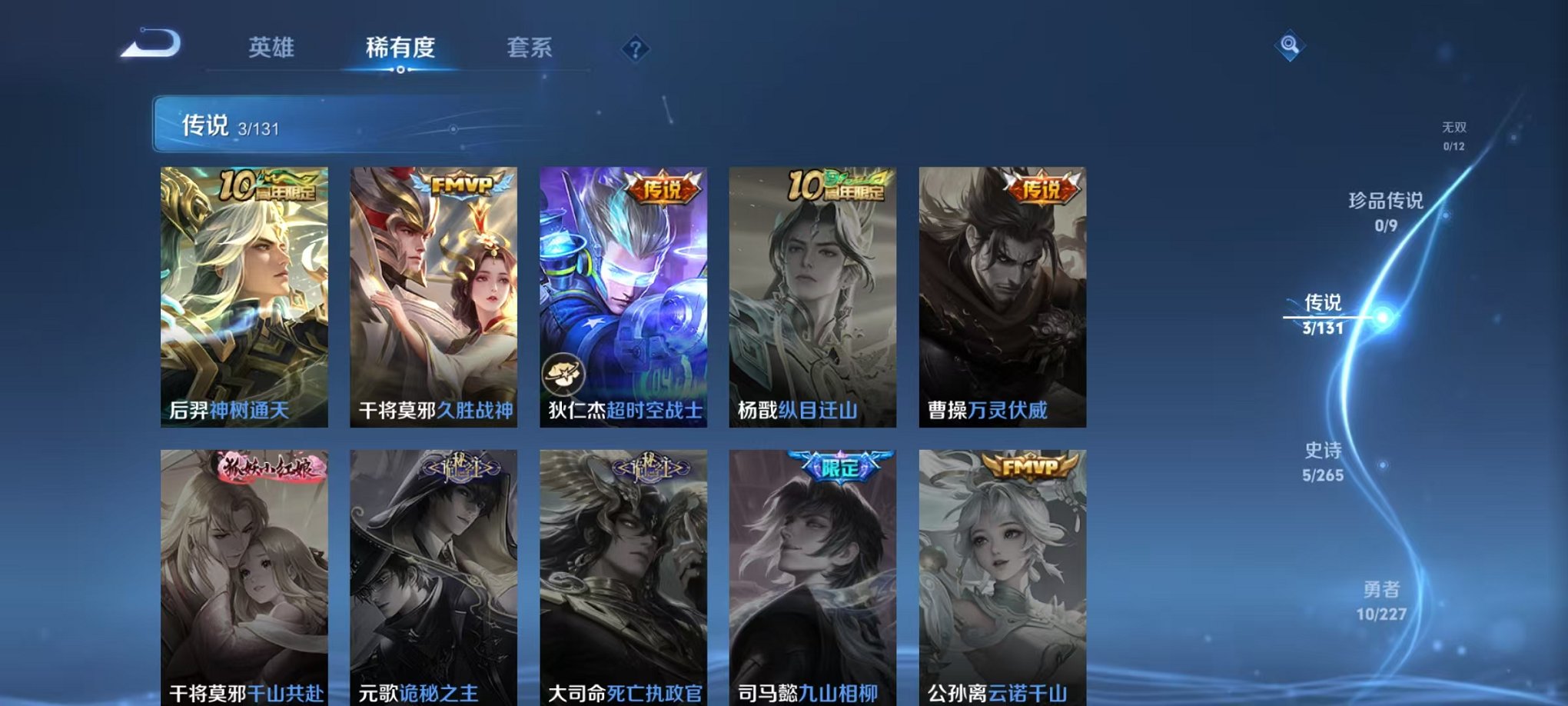Screen dimensions: 1568x706
Task: Click the FMVP badge on 干将莫邪久胜战神
Action: click(x=462, y=185)
